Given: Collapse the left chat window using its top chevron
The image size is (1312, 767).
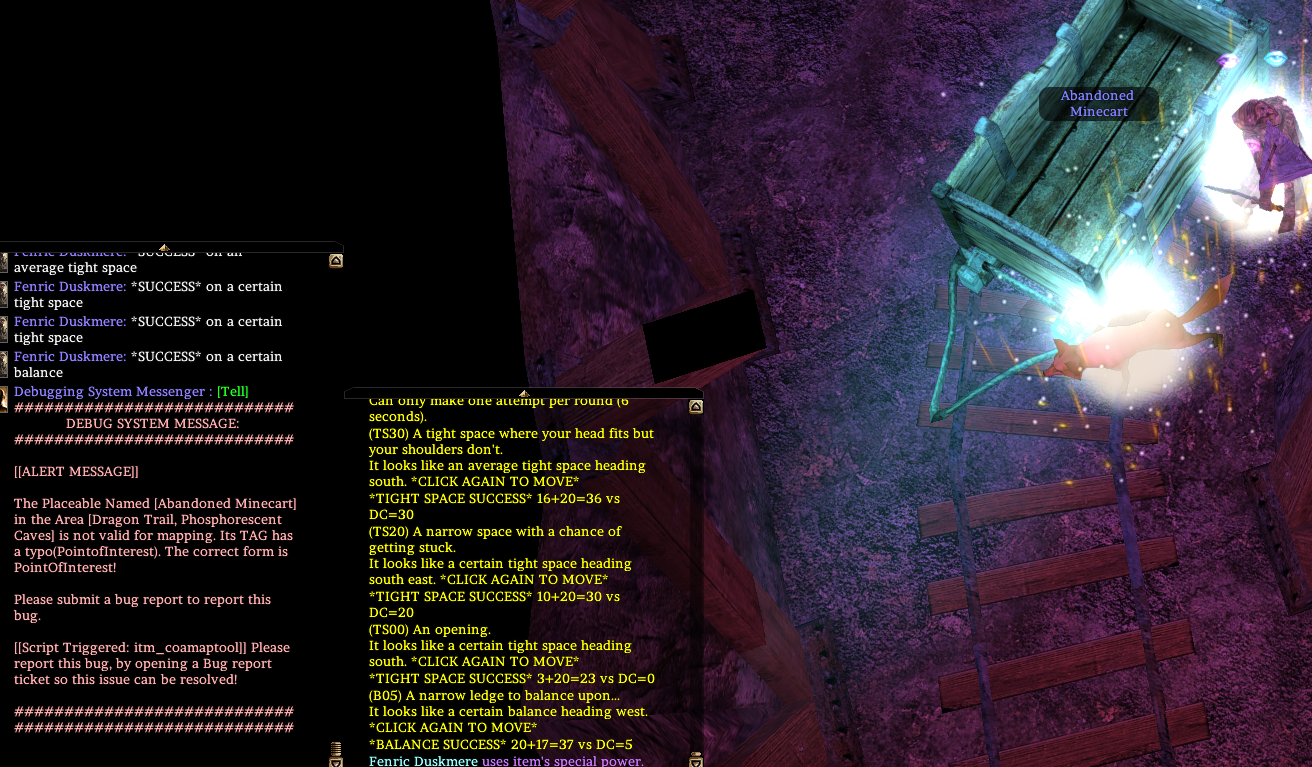Looking at the screenshot, I should pyautogui.click(x=163, y=247).
